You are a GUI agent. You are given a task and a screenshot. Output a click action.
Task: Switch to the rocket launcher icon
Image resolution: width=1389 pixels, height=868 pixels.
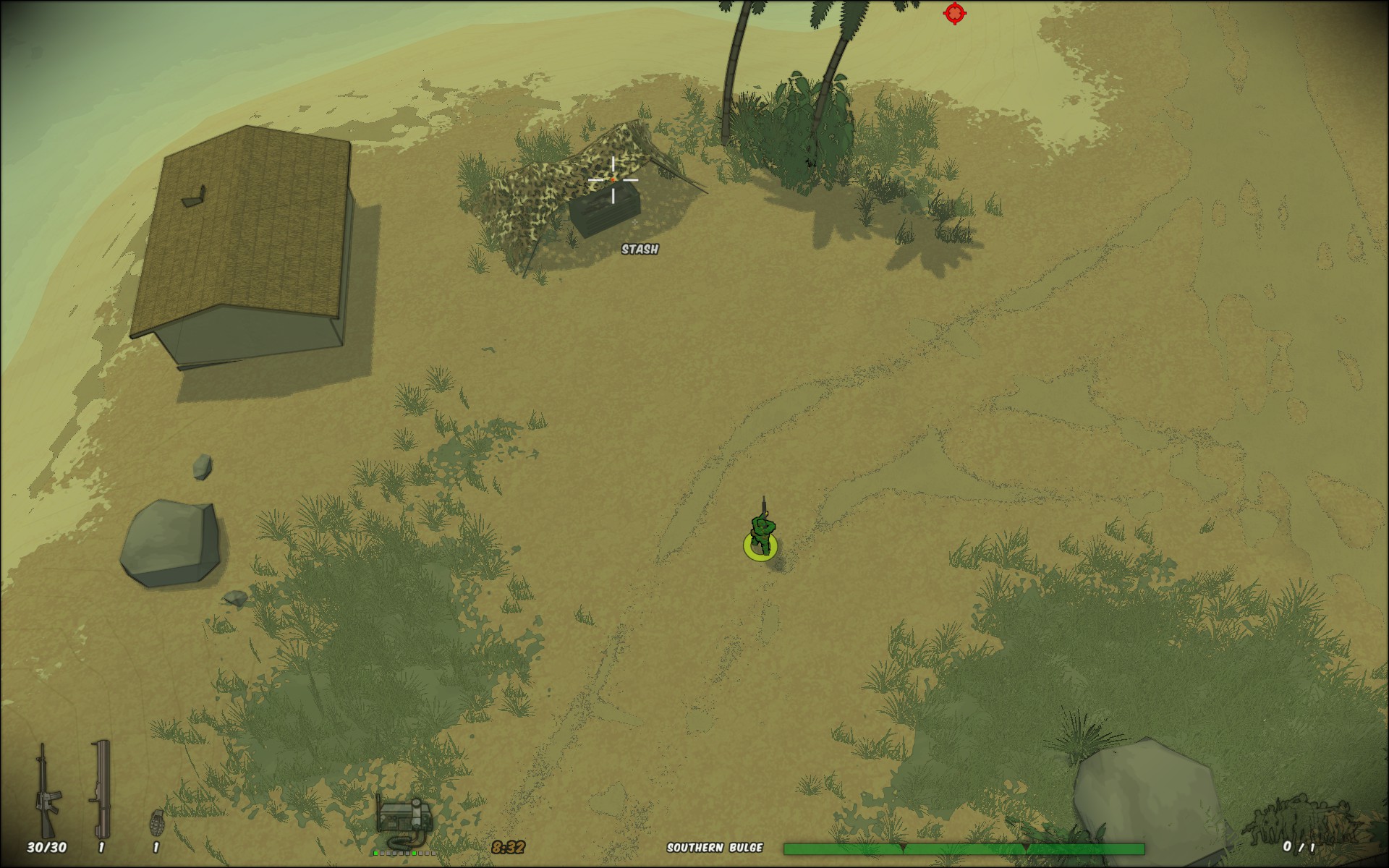(x=101, y=788)
